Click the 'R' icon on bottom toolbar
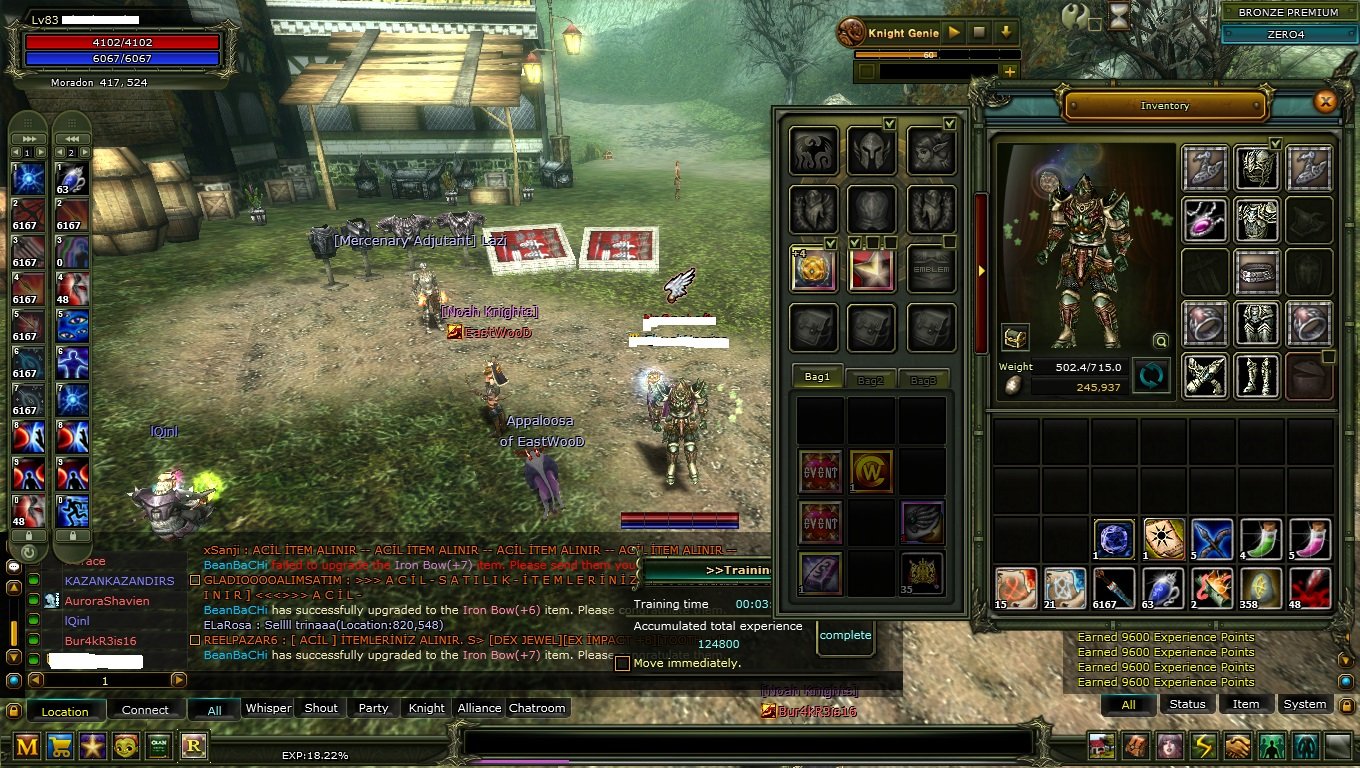The width and height of the screenshot is (1360, 768). click(x=191, y=747)
